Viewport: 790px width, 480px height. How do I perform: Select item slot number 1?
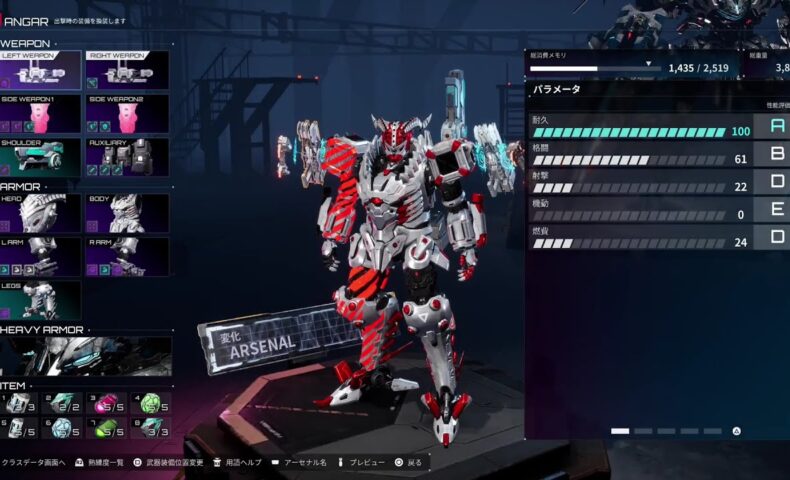20,403
